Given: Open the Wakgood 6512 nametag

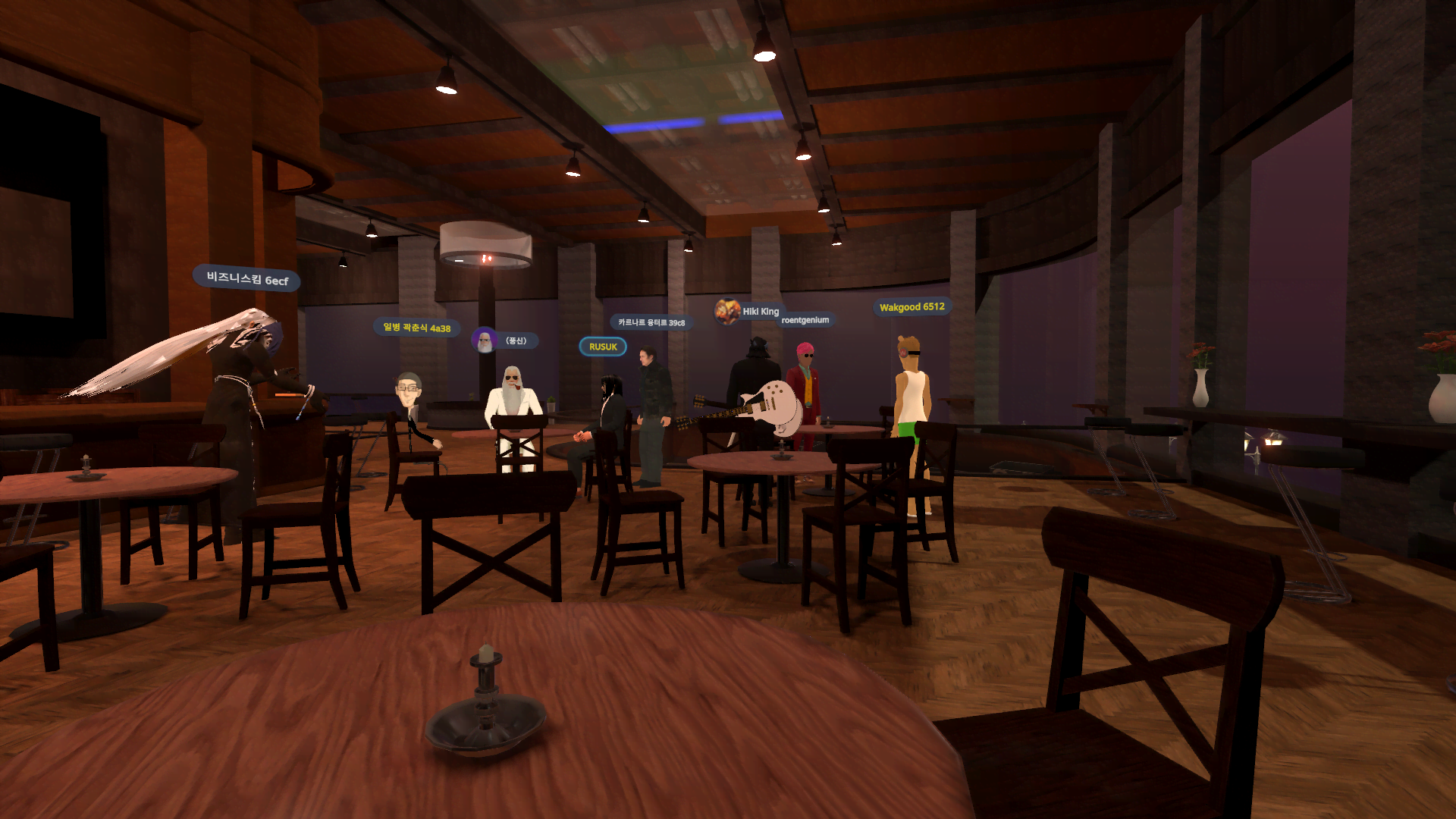Looking at the screenshot, I should point(912,306).
